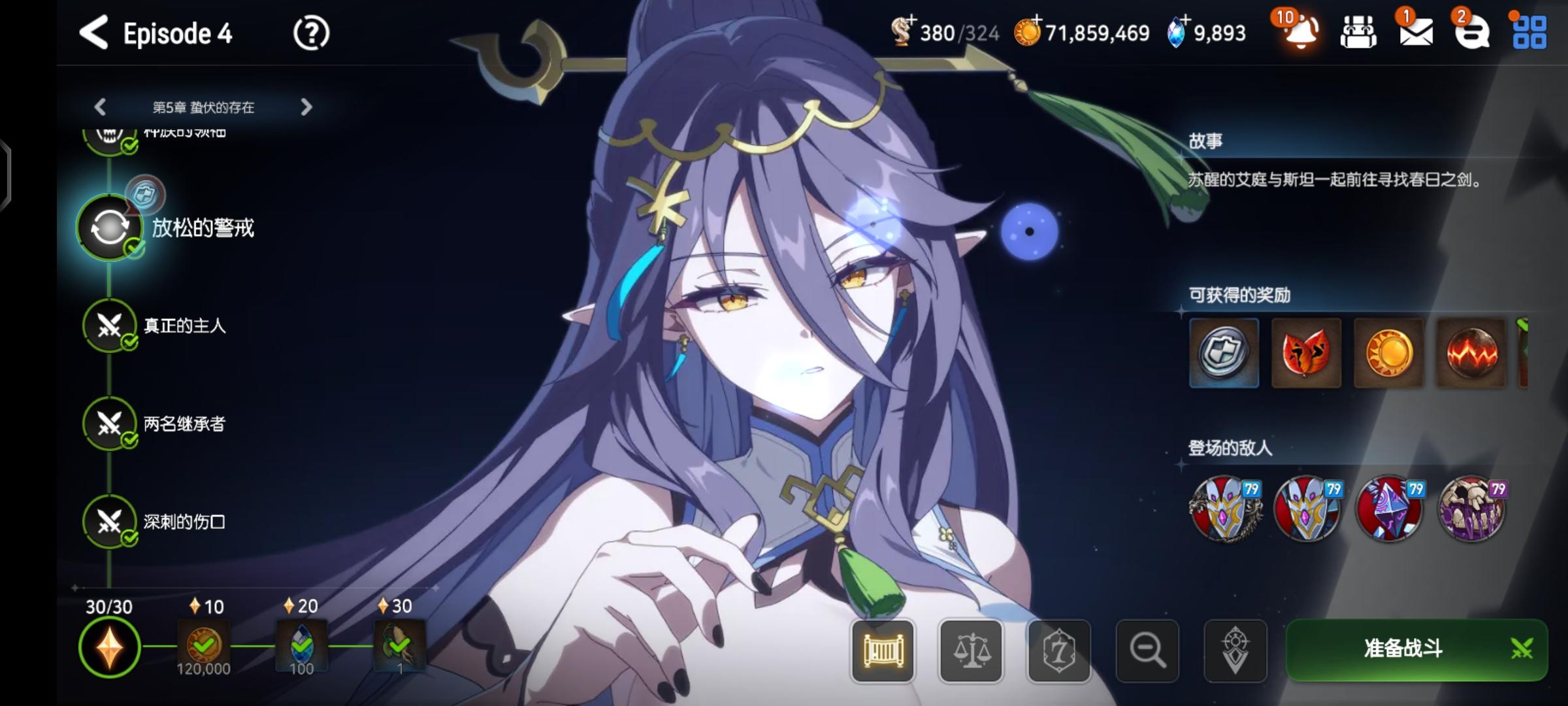The height and width of the screenshot is (706, 1568).
Task: Open chapter label 第5章 蛰伏的存在
Action: 204,107
